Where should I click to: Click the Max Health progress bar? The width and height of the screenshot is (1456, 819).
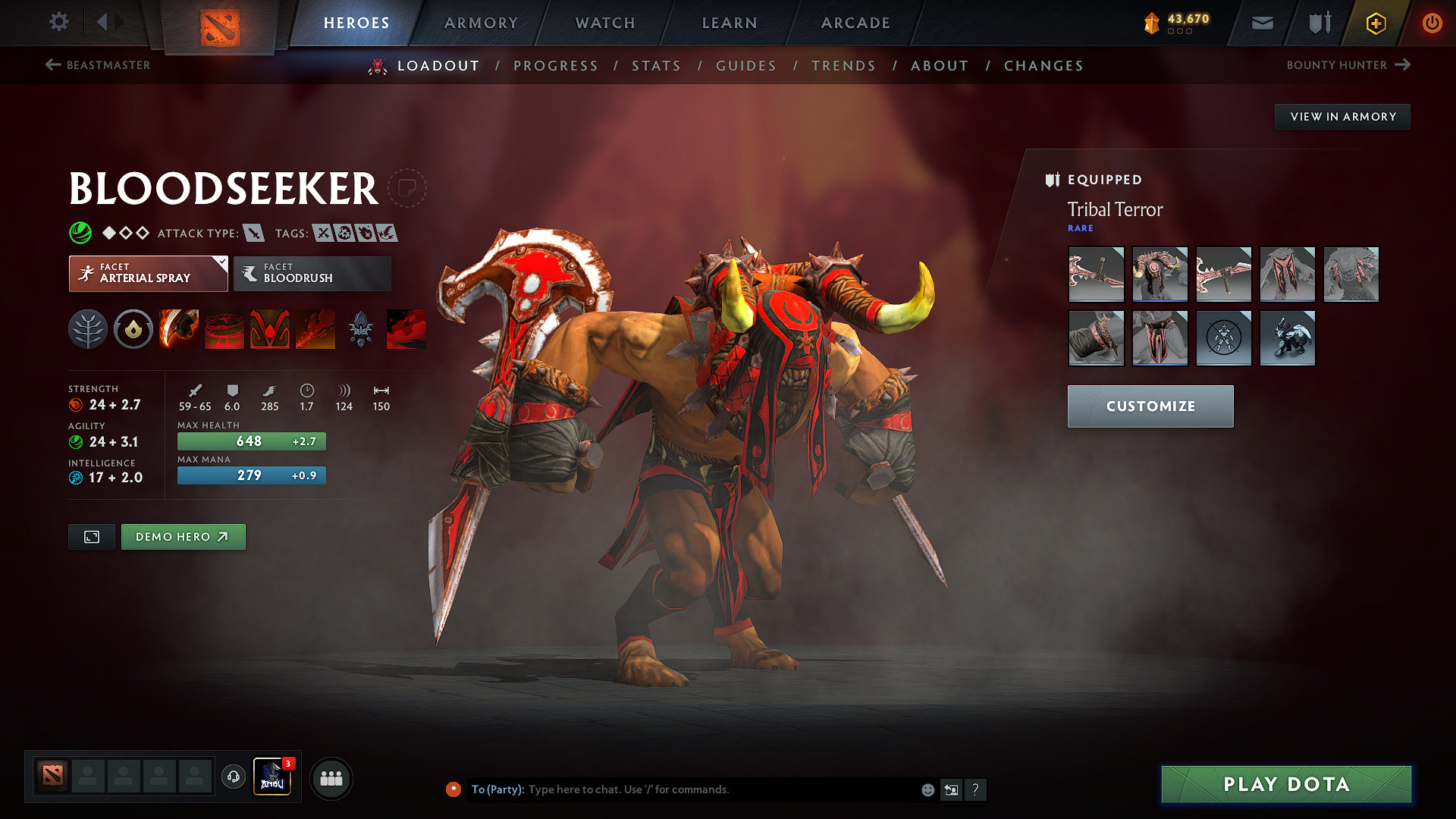tap(251, 441)
